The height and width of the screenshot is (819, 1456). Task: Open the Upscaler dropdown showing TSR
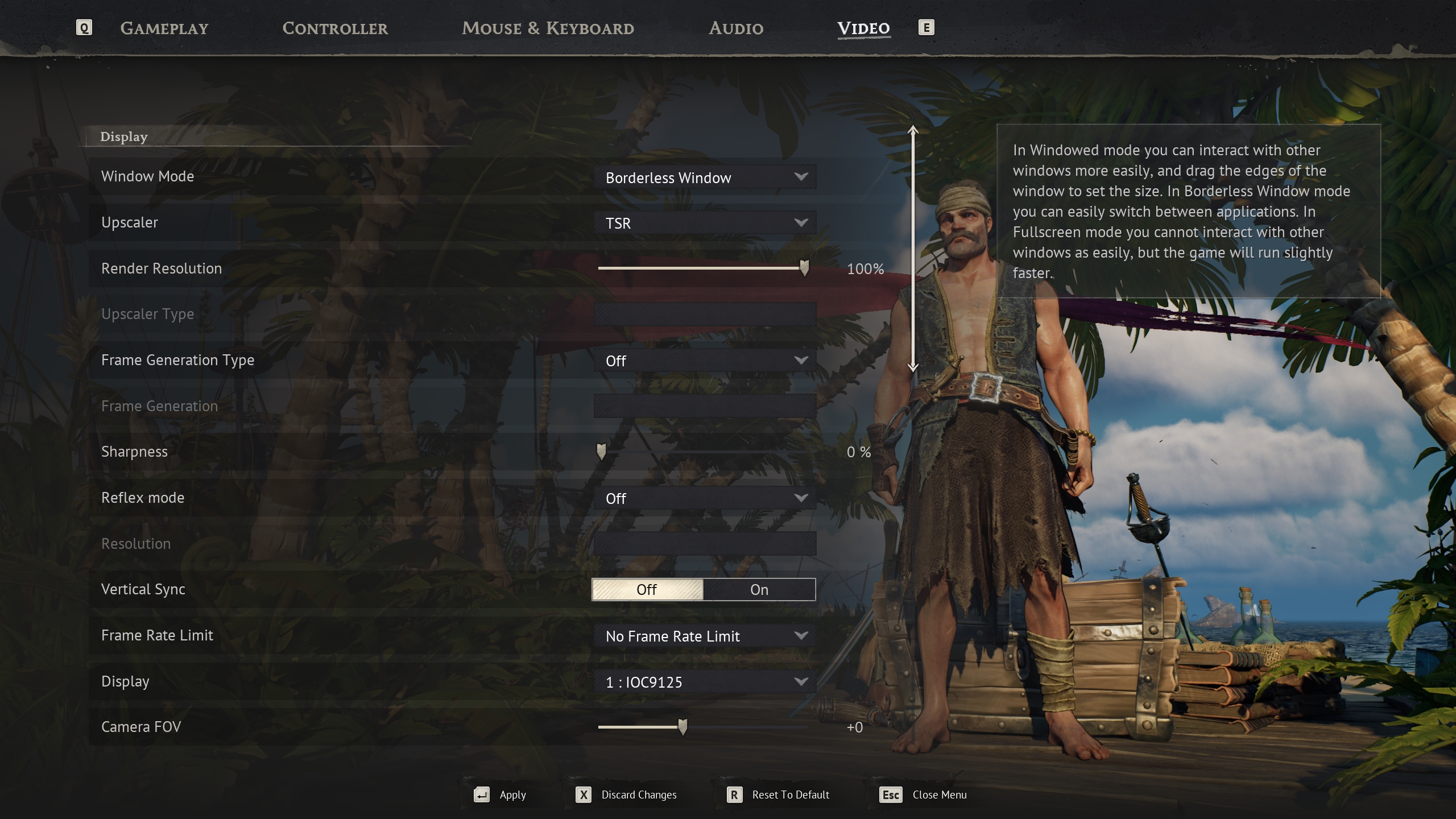[704, 223]
